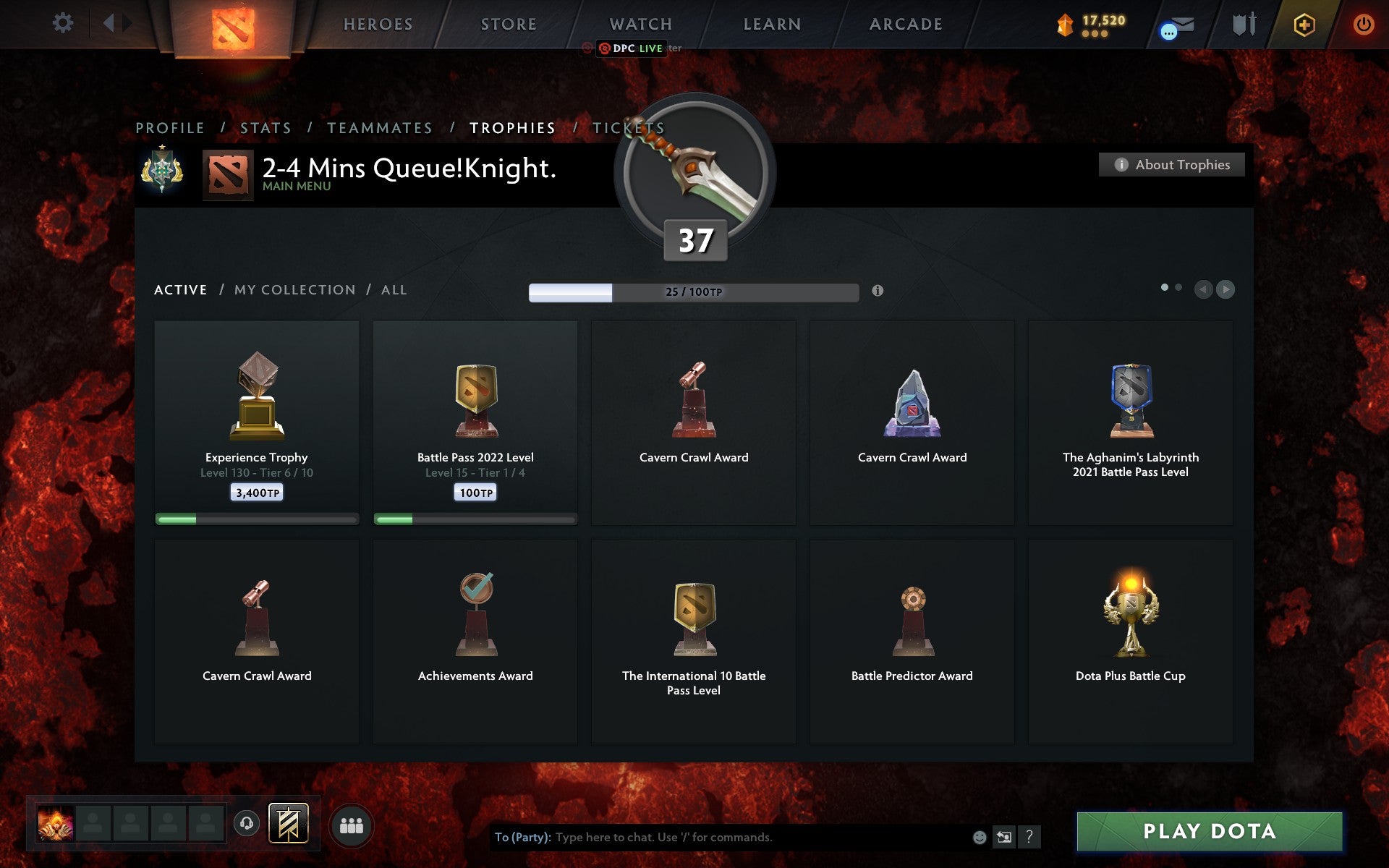The width and height of the screenshot is (1389, 868).
Task: Select the second pagination dot
Action: click(x=1179, y=287)
